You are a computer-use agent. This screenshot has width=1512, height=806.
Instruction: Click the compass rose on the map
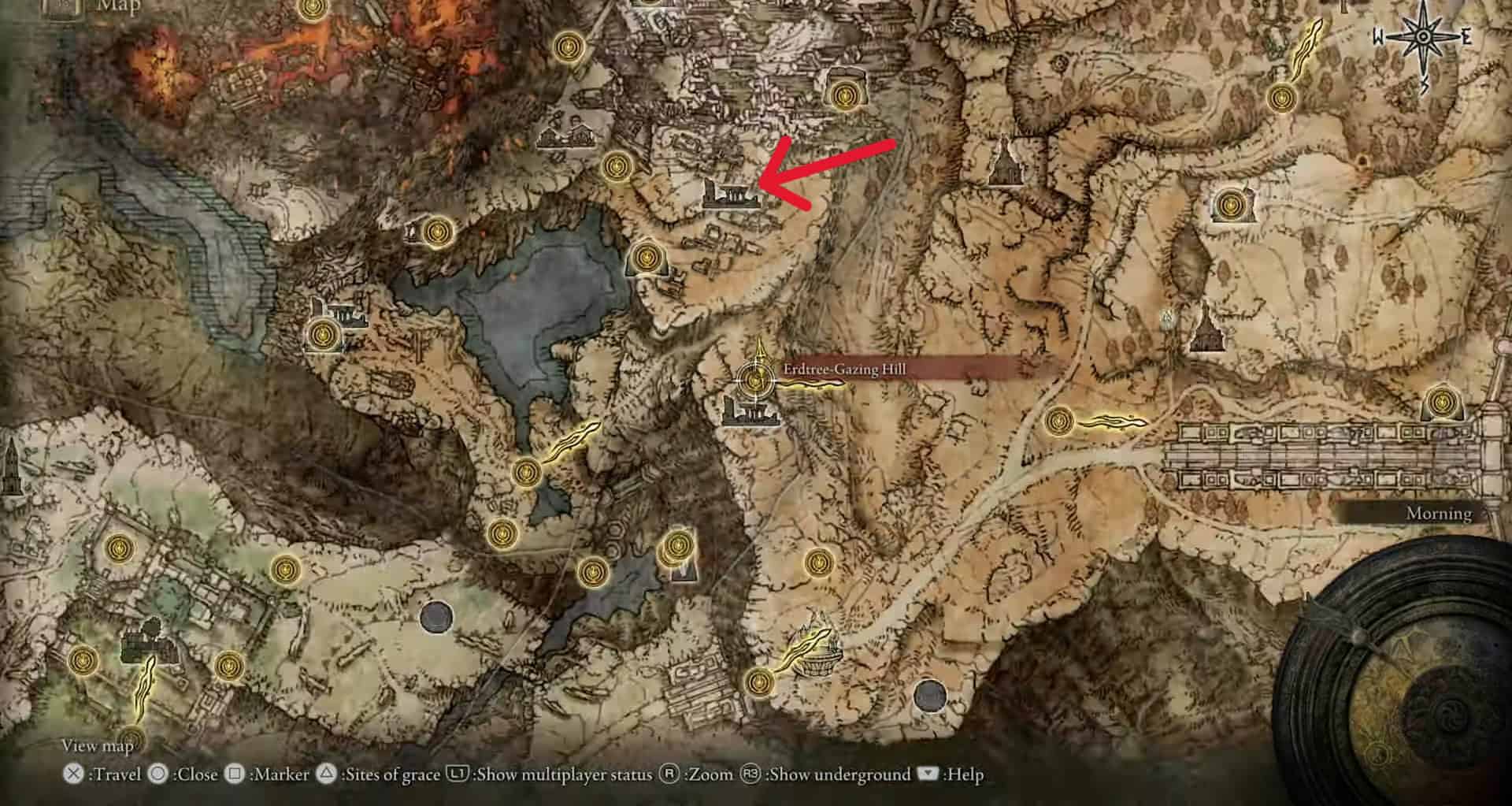tap(1423, 38)
